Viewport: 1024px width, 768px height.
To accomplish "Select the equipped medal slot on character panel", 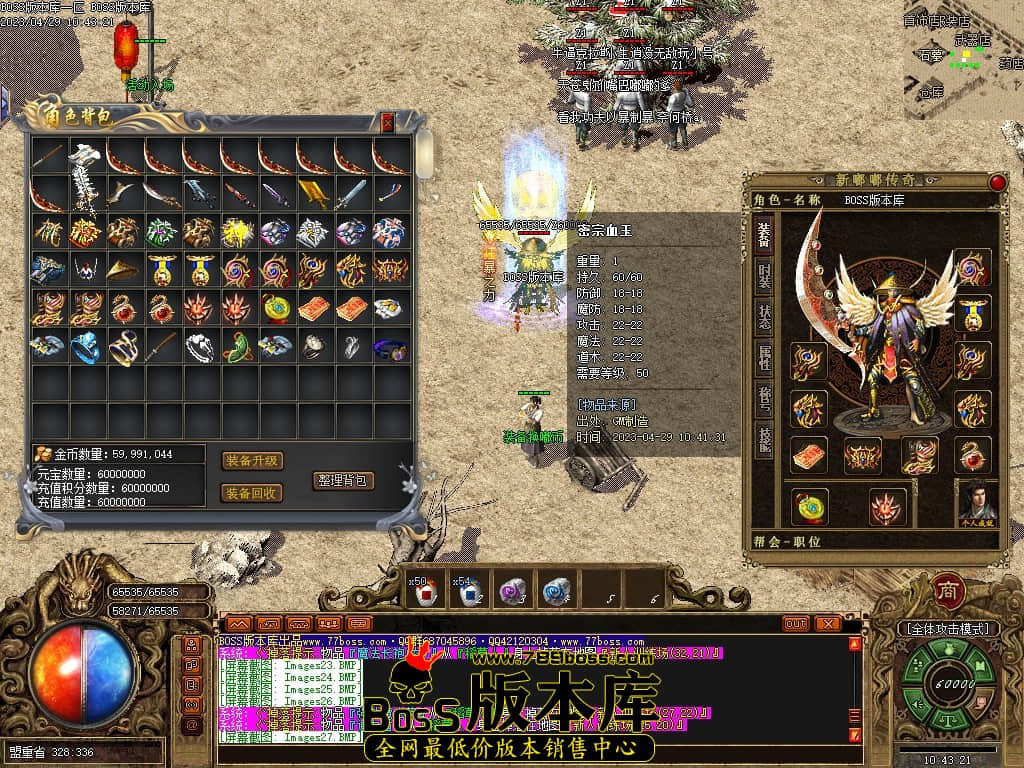I will point(972,312).
